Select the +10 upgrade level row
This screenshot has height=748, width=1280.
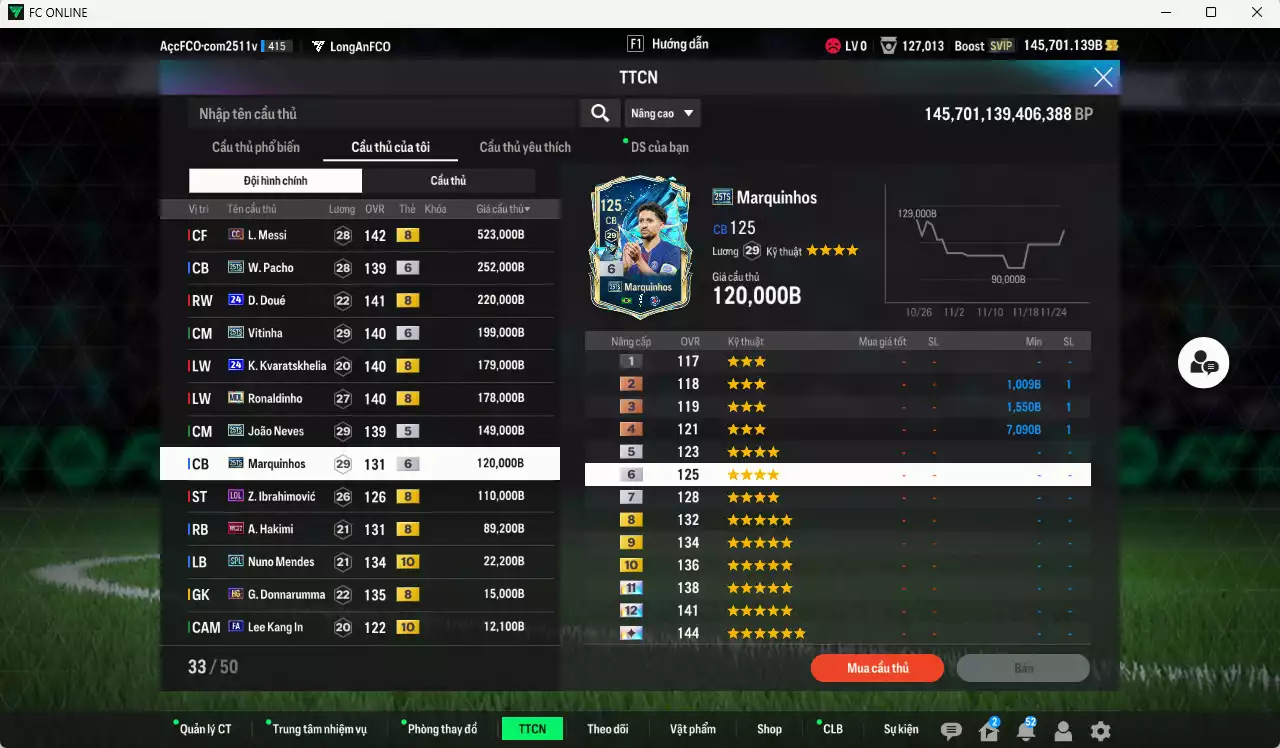tap(838, 564)
